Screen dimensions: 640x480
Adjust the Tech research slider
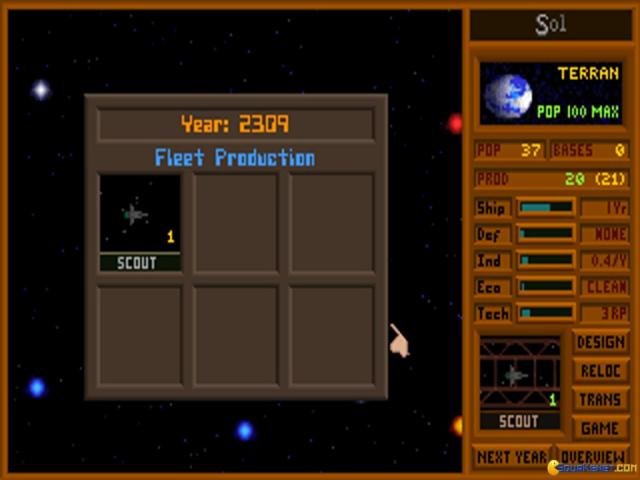coord(545,312)
